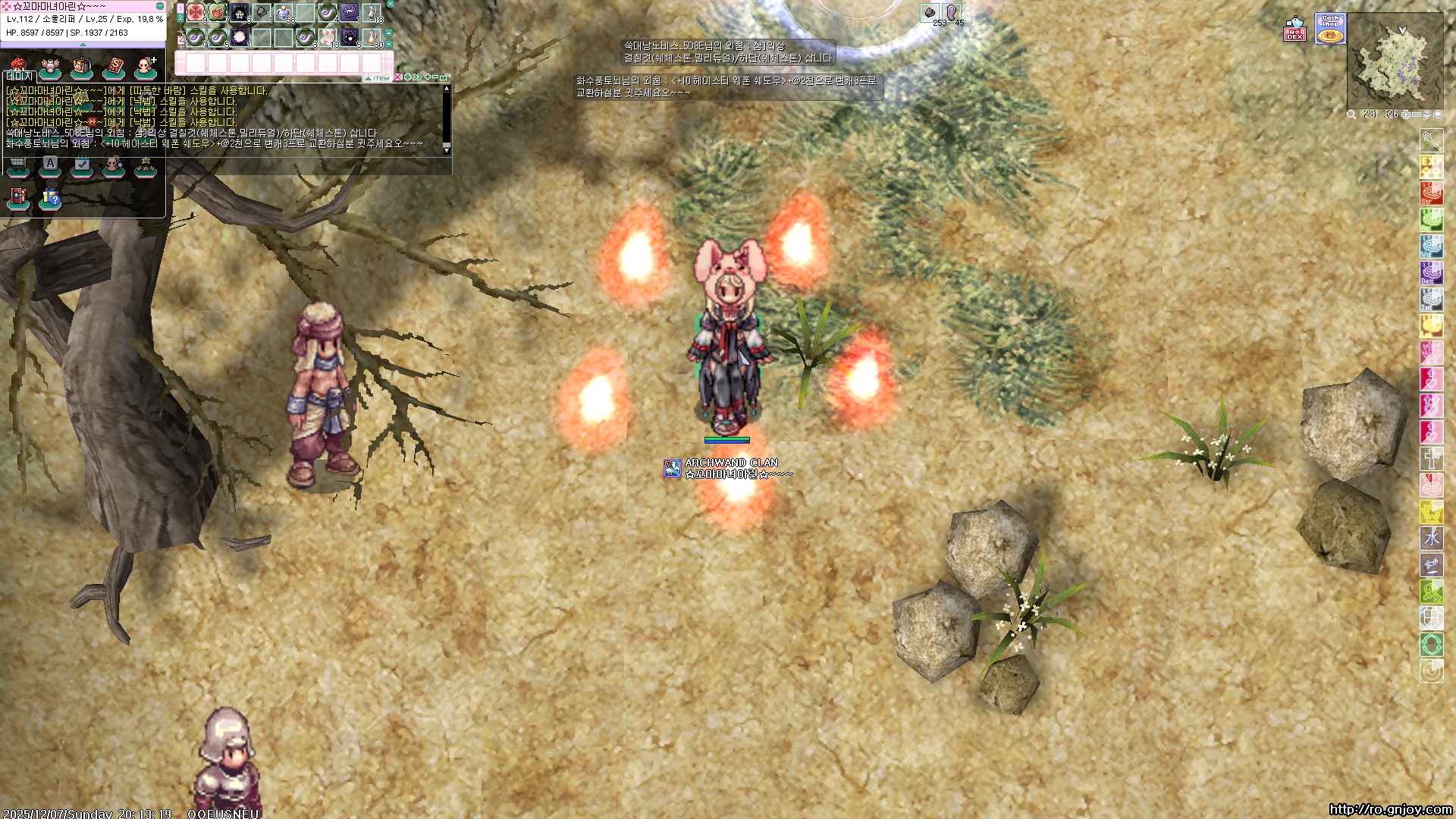
Task: Open the red S skill book menu
Action: point(114,68)
